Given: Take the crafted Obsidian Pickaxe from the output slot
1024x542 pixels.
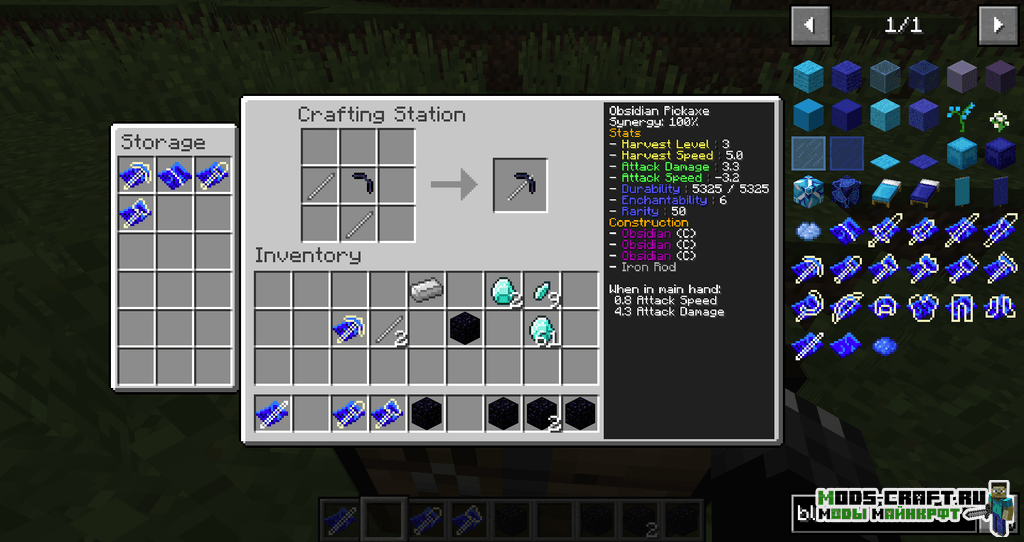Looking at the screenshot, I should coord(520,185).
